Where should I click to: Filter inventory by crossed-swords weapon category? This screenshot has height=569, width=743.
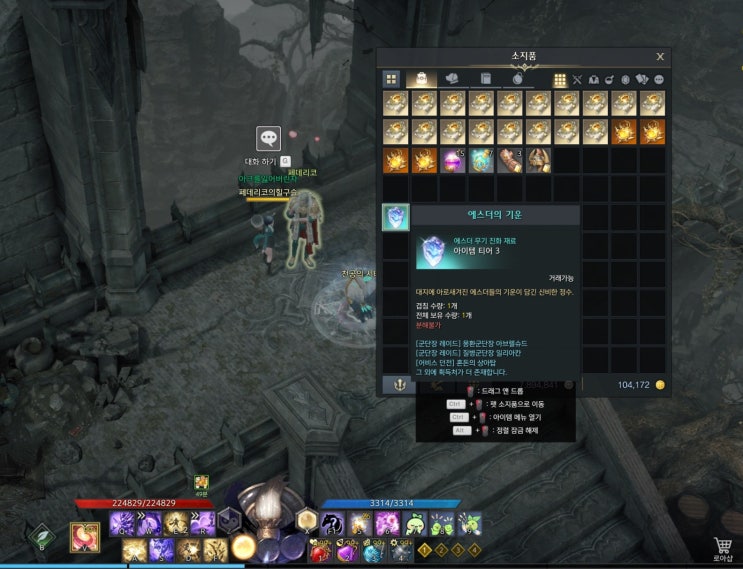(577, 79)
